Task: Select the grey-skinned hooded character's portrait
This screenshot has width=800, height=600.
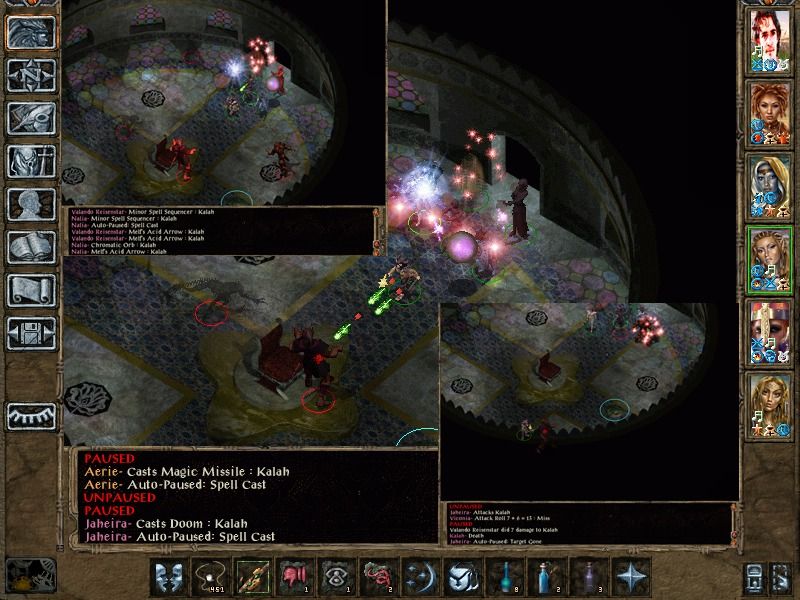Action: (x=770, y=184)
